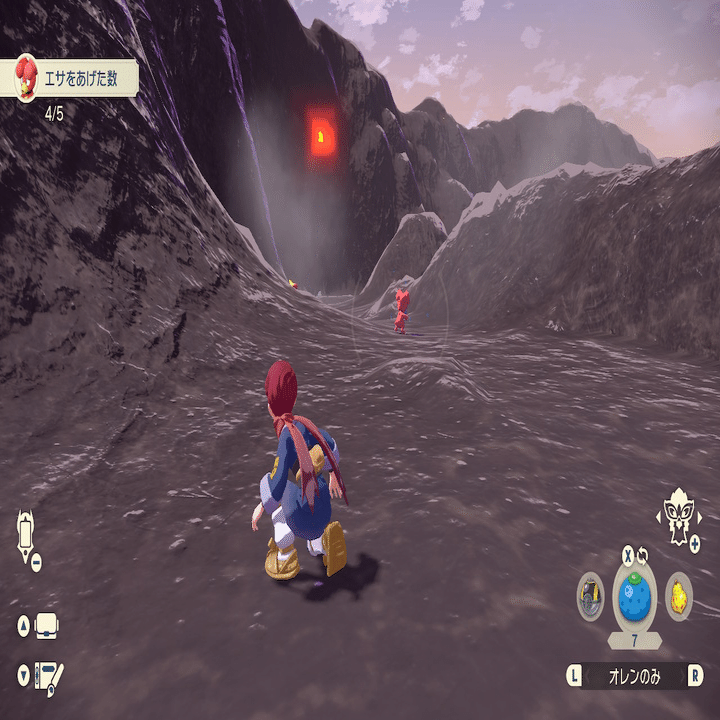This screenshot has width=720, height=720.
Task: Open the notebook and brush icon
Action: pos(48,674)
